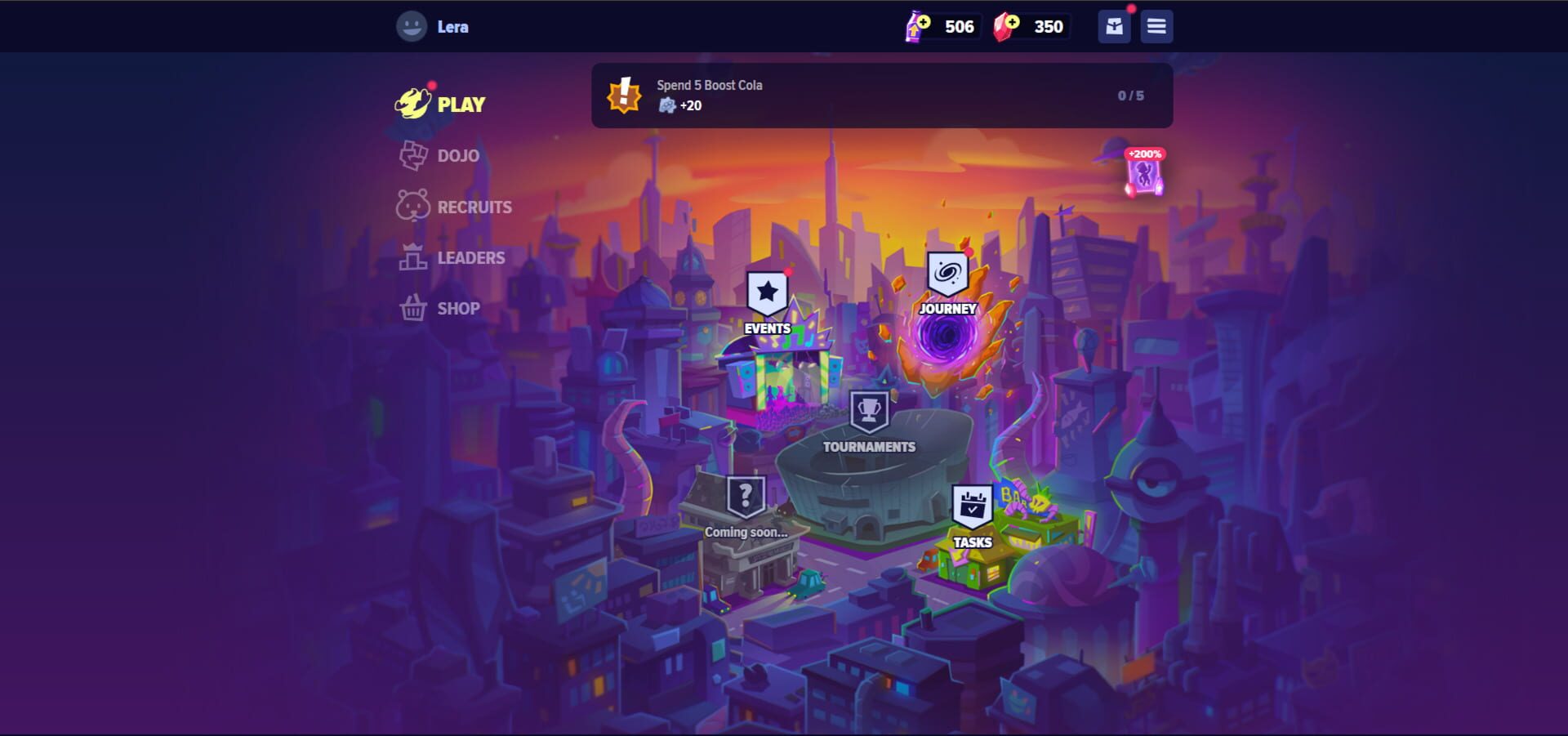This screenshot has width=1568, height=736.
Task: Click the star icon above EVENTS building
Action: coord(766,289)
